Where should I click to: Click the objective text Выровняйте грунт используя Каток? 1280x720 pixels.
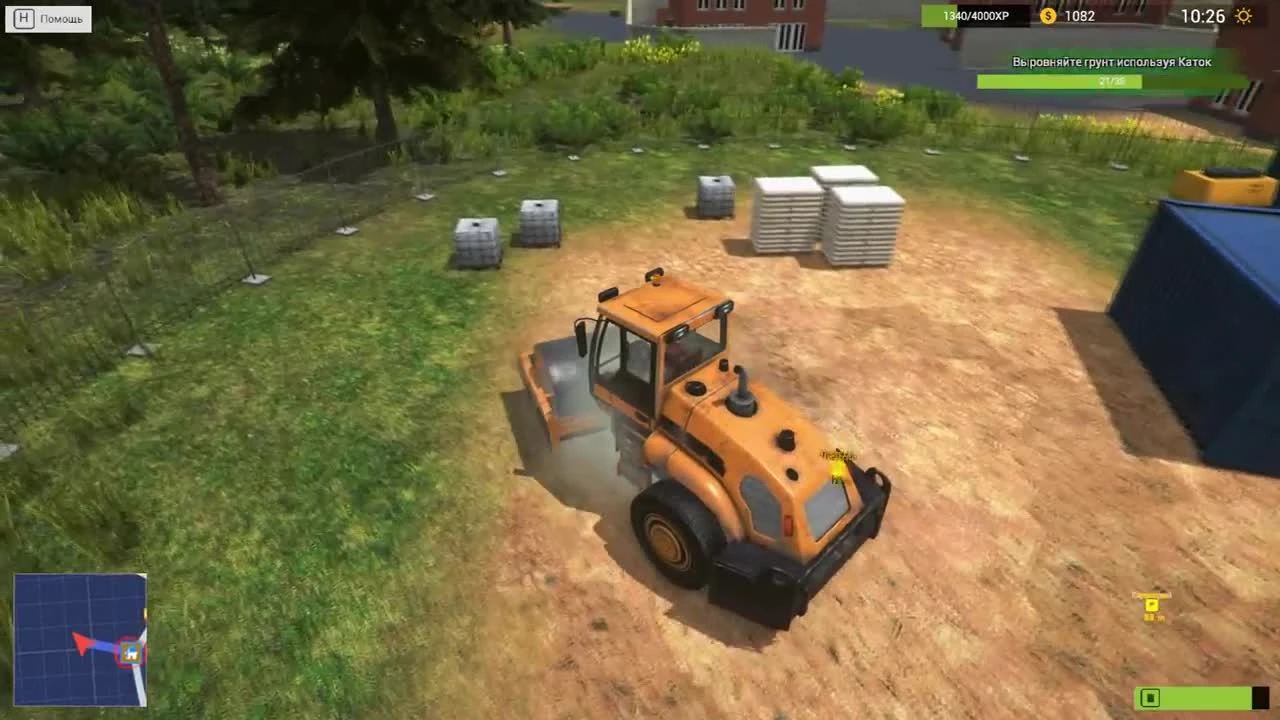(1110, 62)
